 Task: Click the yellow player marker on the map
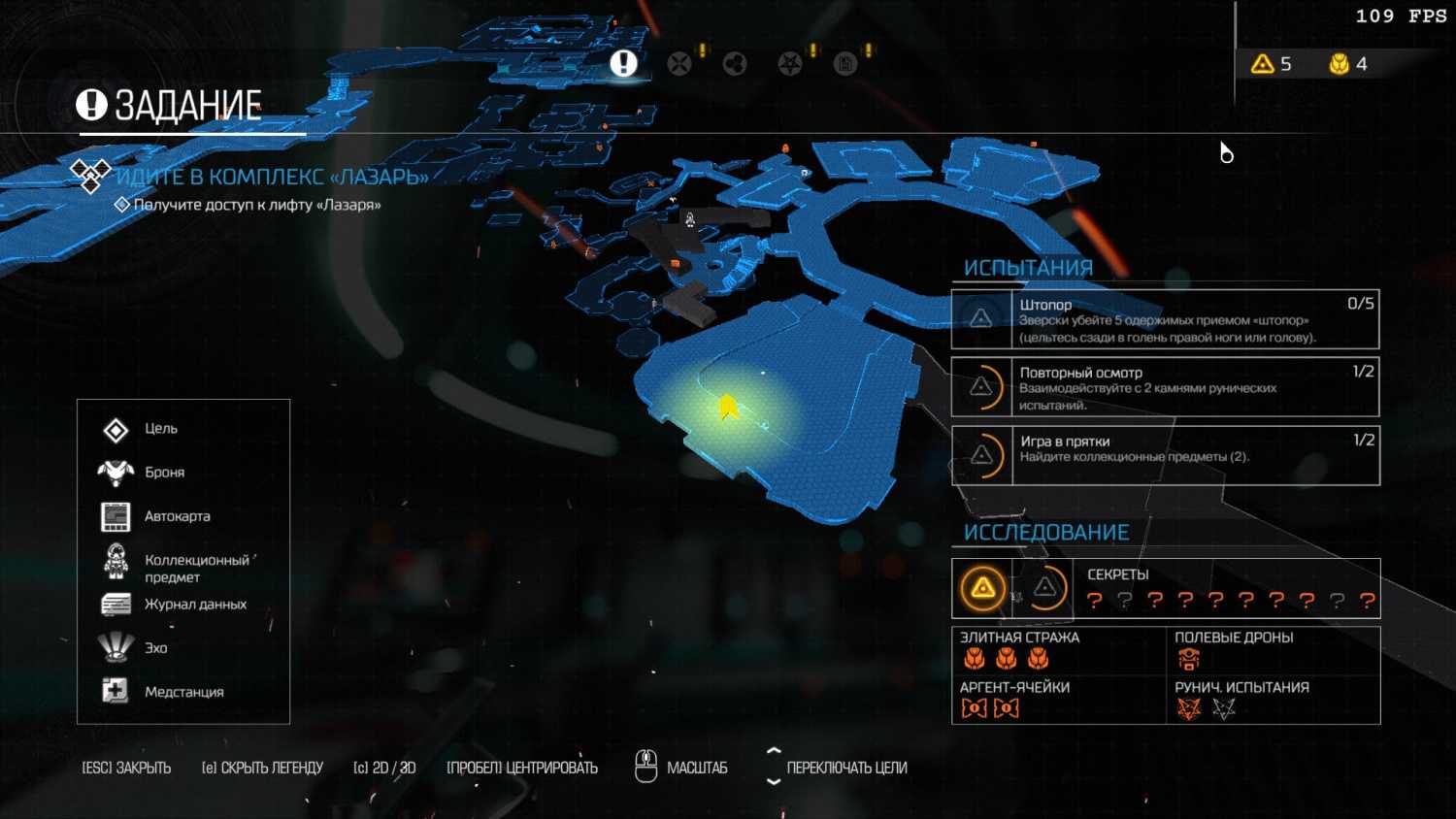(728, 408)
